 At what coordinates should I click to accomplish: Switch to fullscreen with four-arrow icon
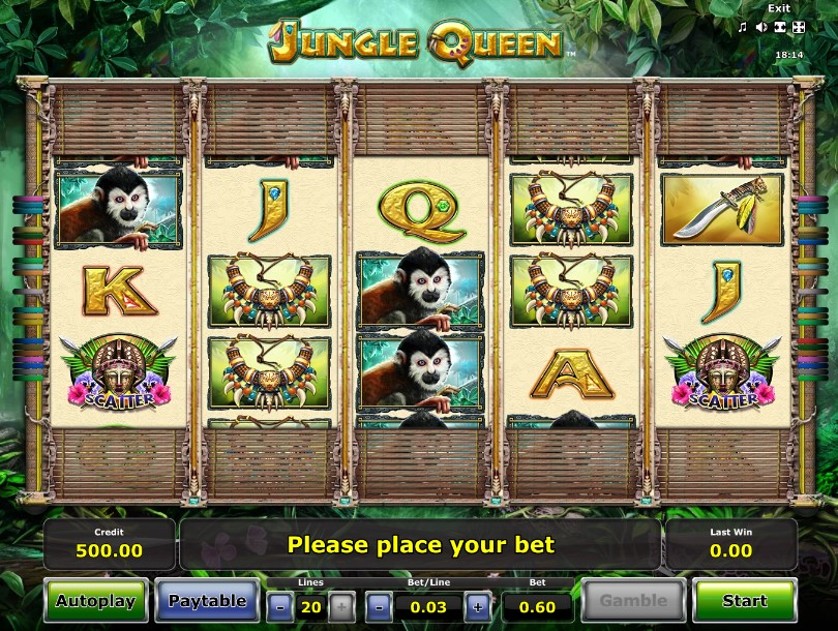click(798, 27)
